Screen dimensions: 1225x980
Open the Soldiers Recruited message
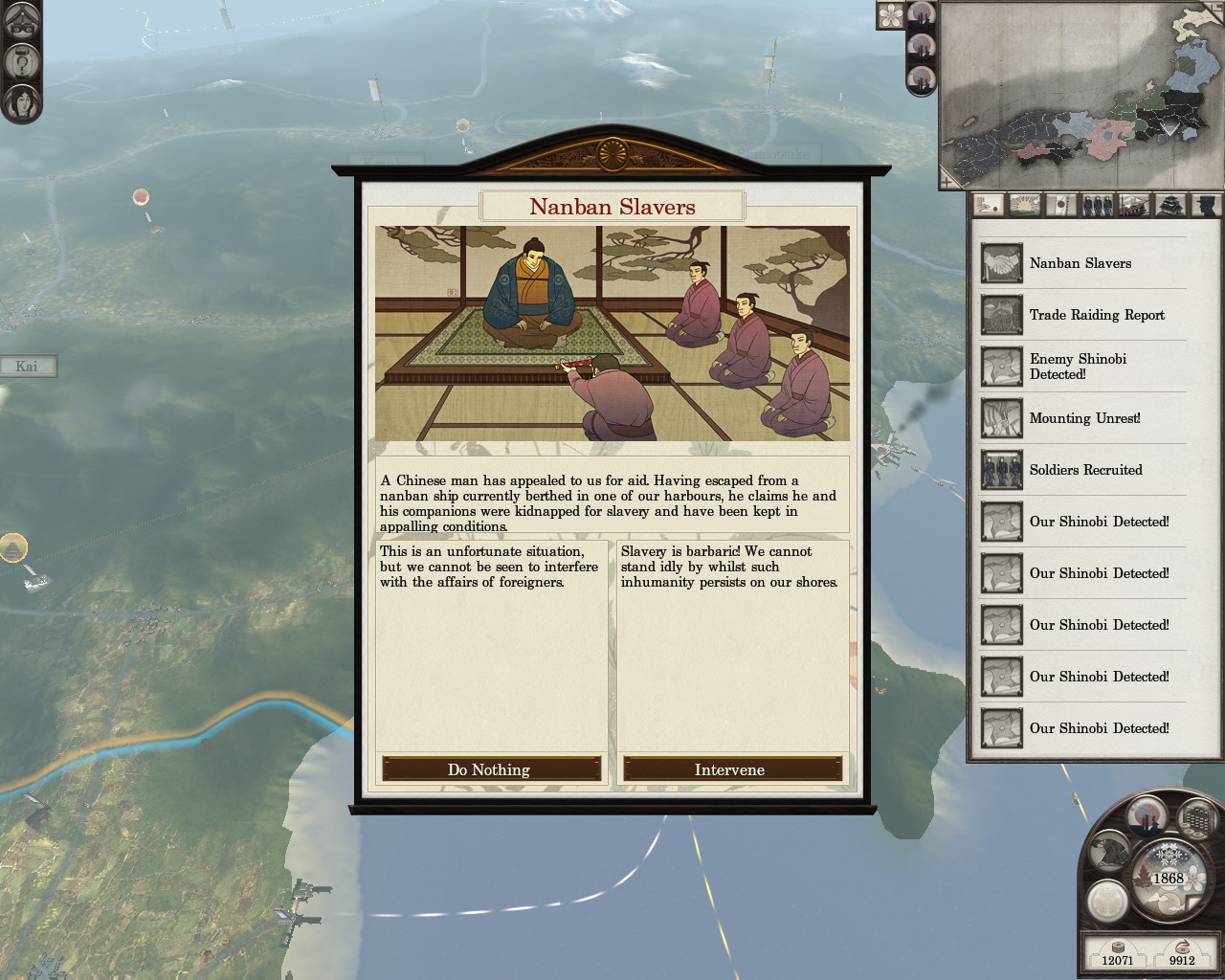click(1085, 470)
